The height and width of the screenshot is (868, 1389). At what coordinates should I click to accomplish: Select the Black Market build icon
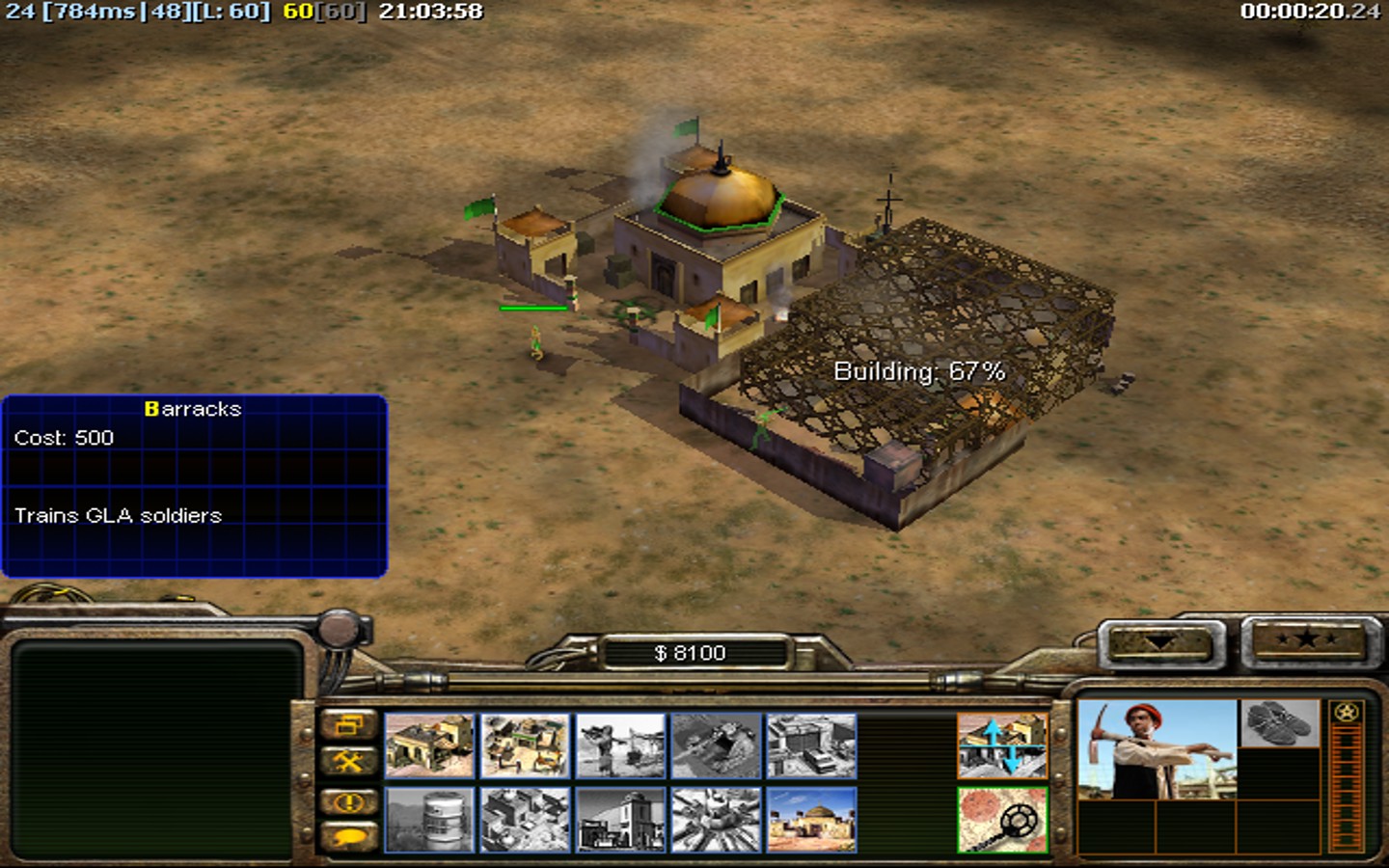pyautogui.click(x=525, y=821)
